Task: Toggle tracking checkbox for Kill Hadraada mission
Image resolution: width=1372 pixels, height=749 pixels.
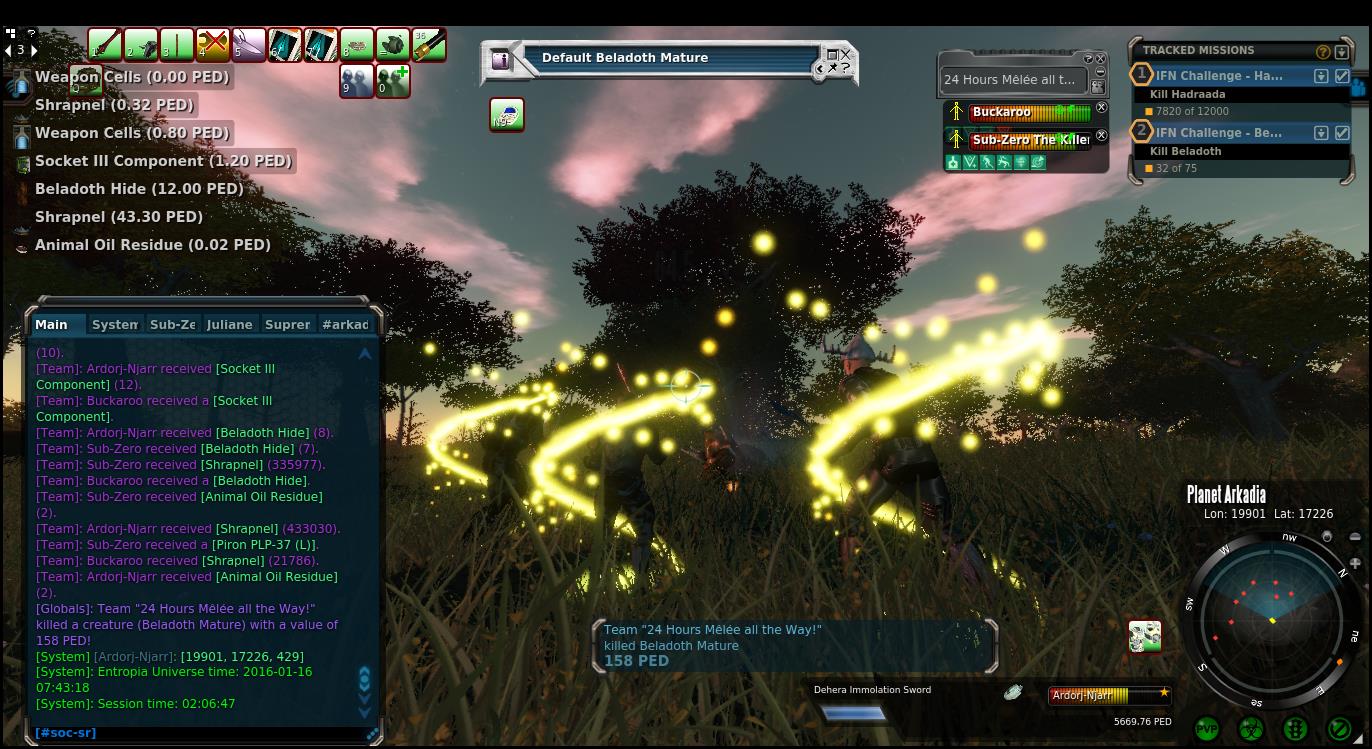Action: [x=1342, y=76]
